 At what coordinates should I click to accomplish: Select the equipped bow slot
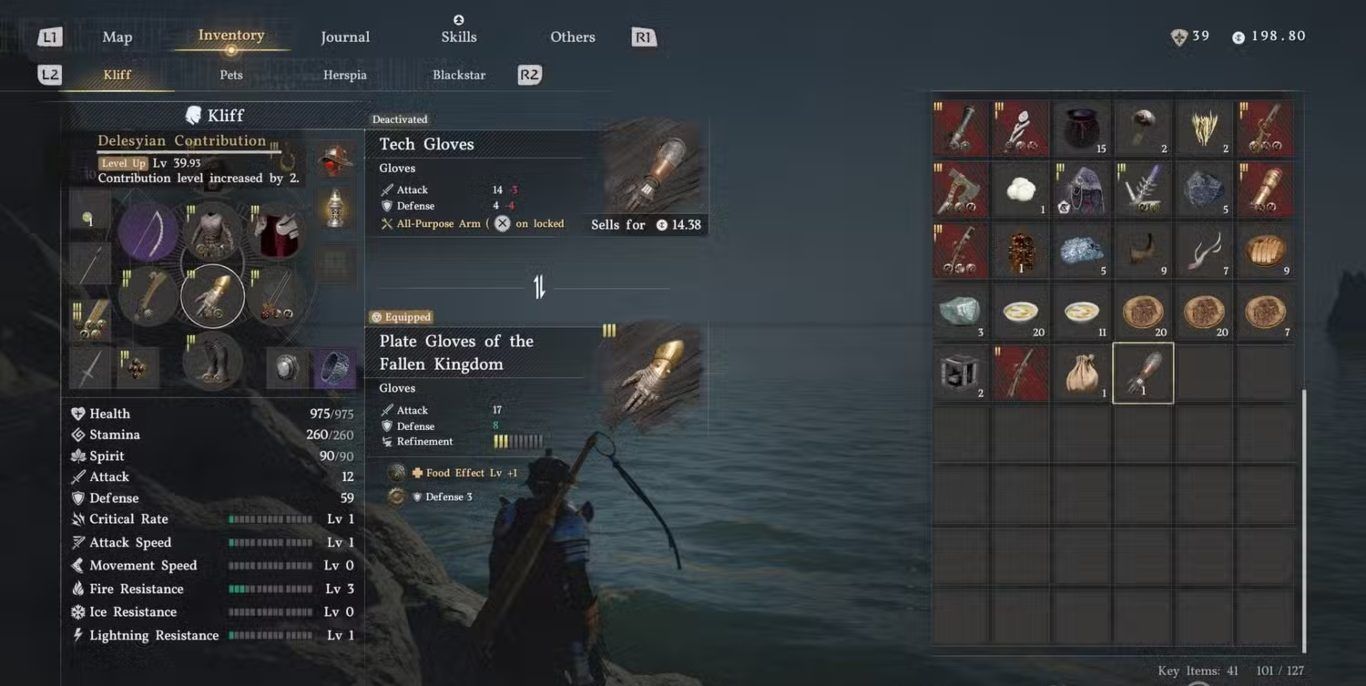(x=148, y=232)
